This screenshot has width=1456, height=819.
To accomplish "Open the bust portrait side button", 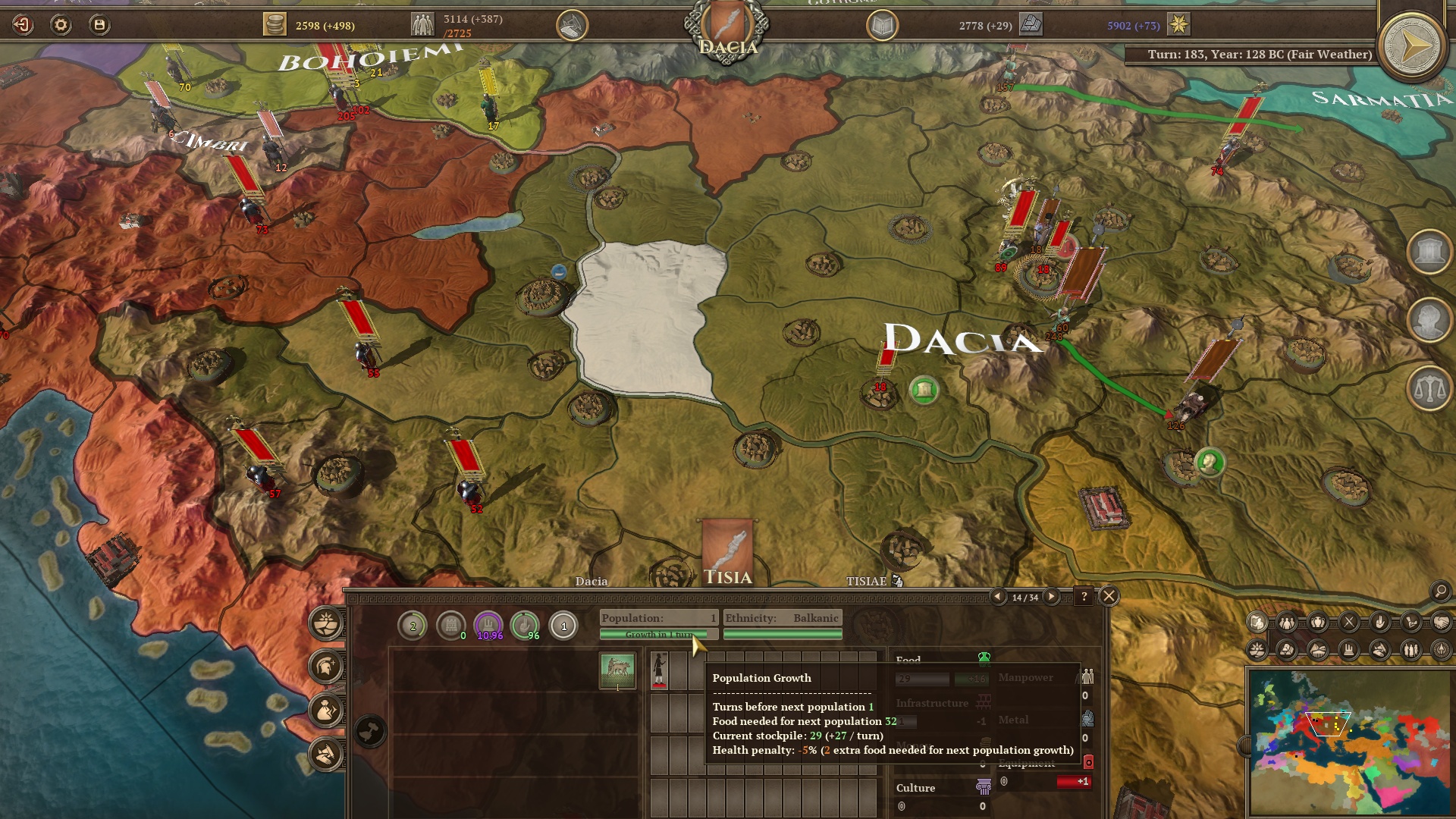I will (1429, 320).
